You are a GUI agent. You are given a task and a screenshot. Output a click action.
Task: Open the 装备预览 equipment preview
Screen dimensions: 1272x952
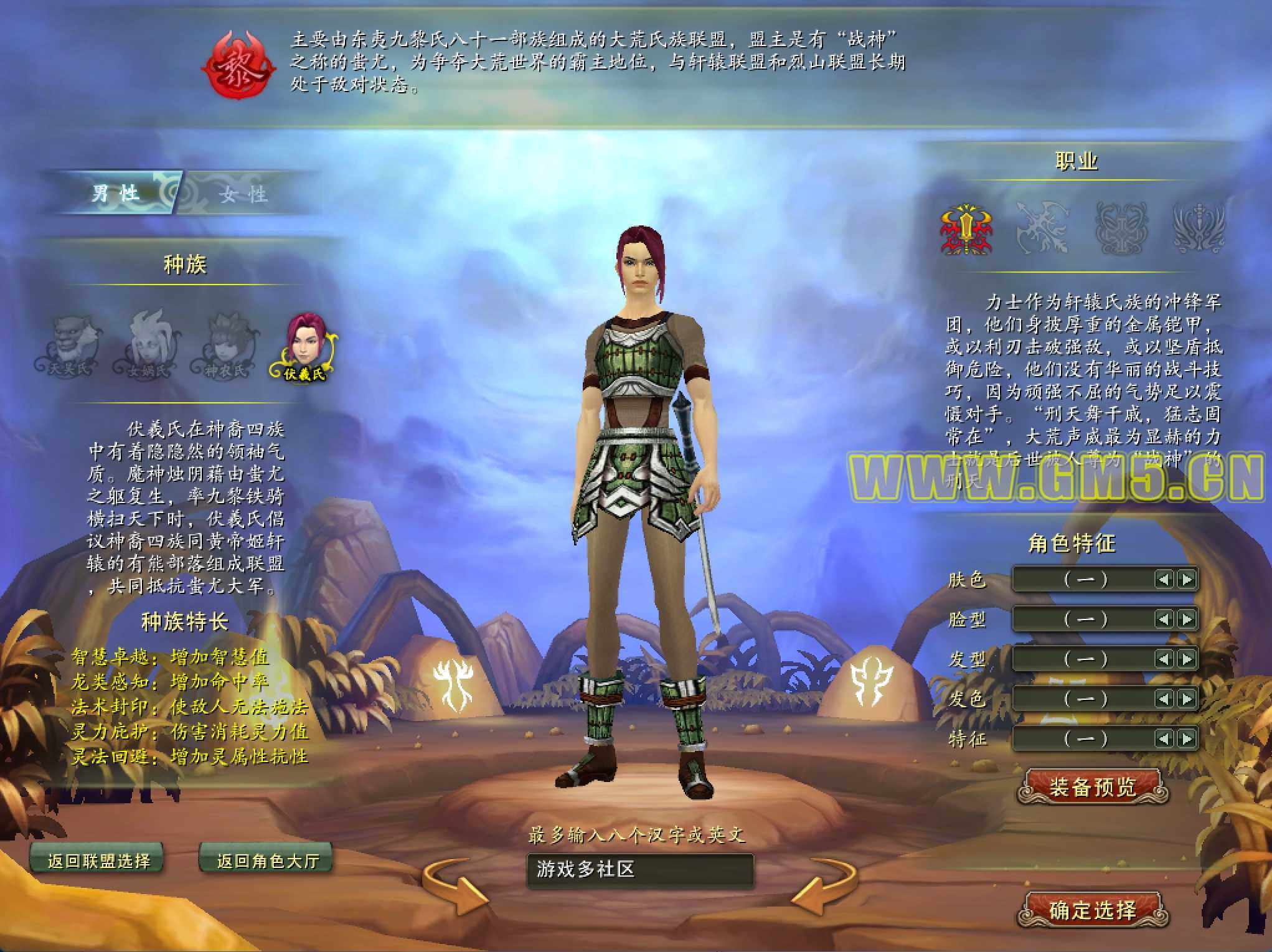[1093, 787]
